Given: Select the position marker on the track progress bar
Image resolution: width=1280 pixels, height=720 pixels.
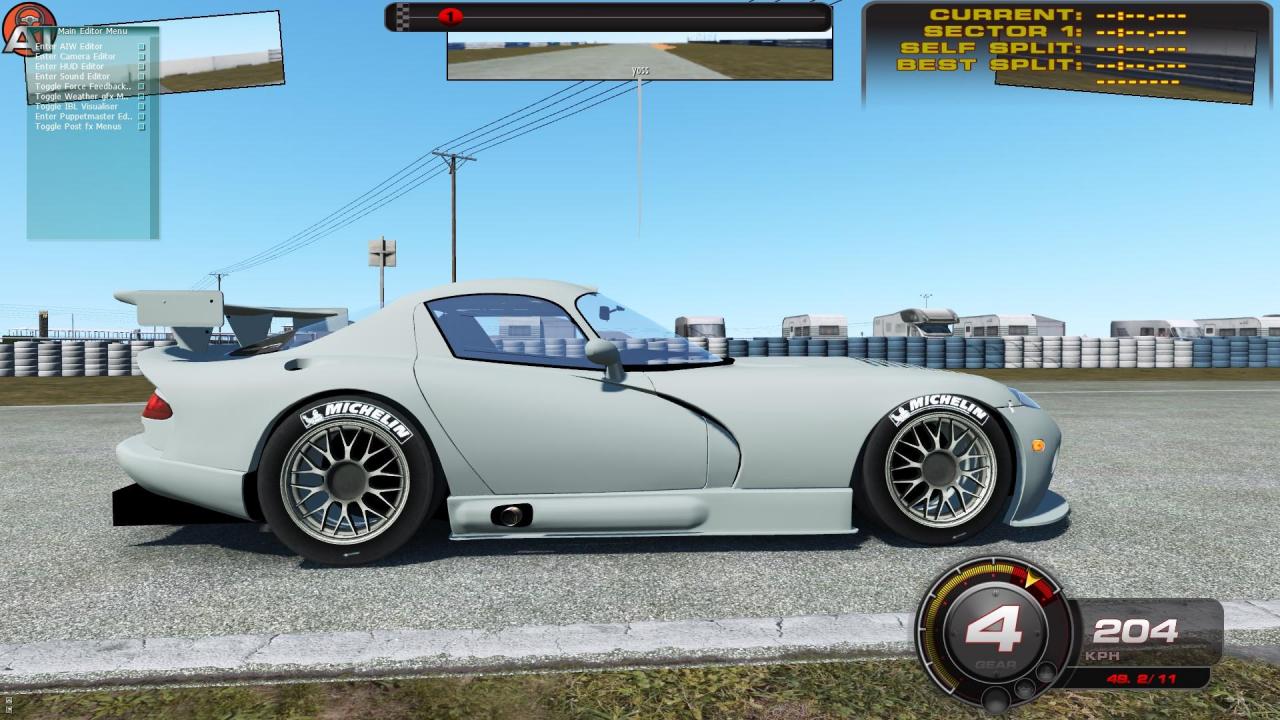Looking at the screenshot, I should click(452, 16).
